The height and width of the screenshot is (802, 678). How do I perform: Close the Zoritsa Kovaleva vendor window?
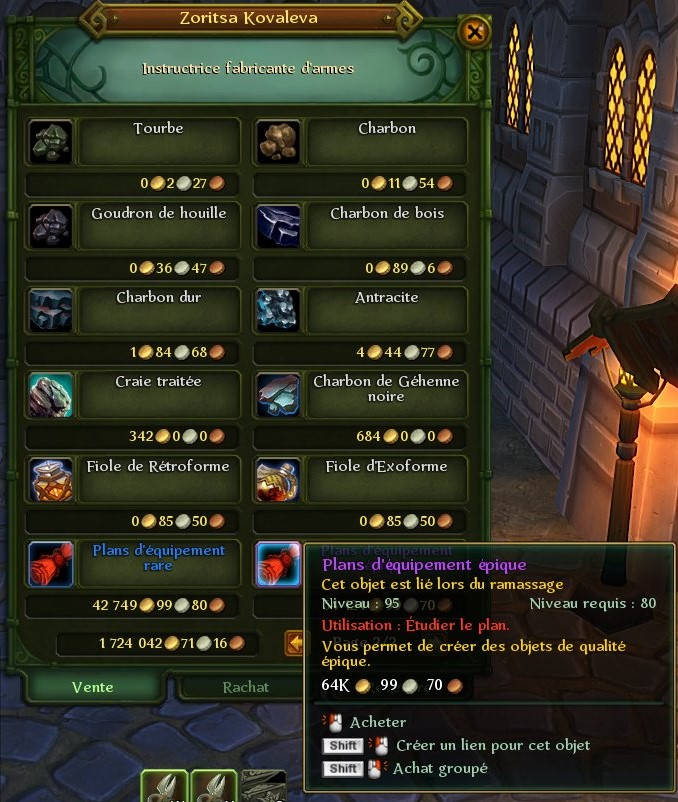click(474, 33)
